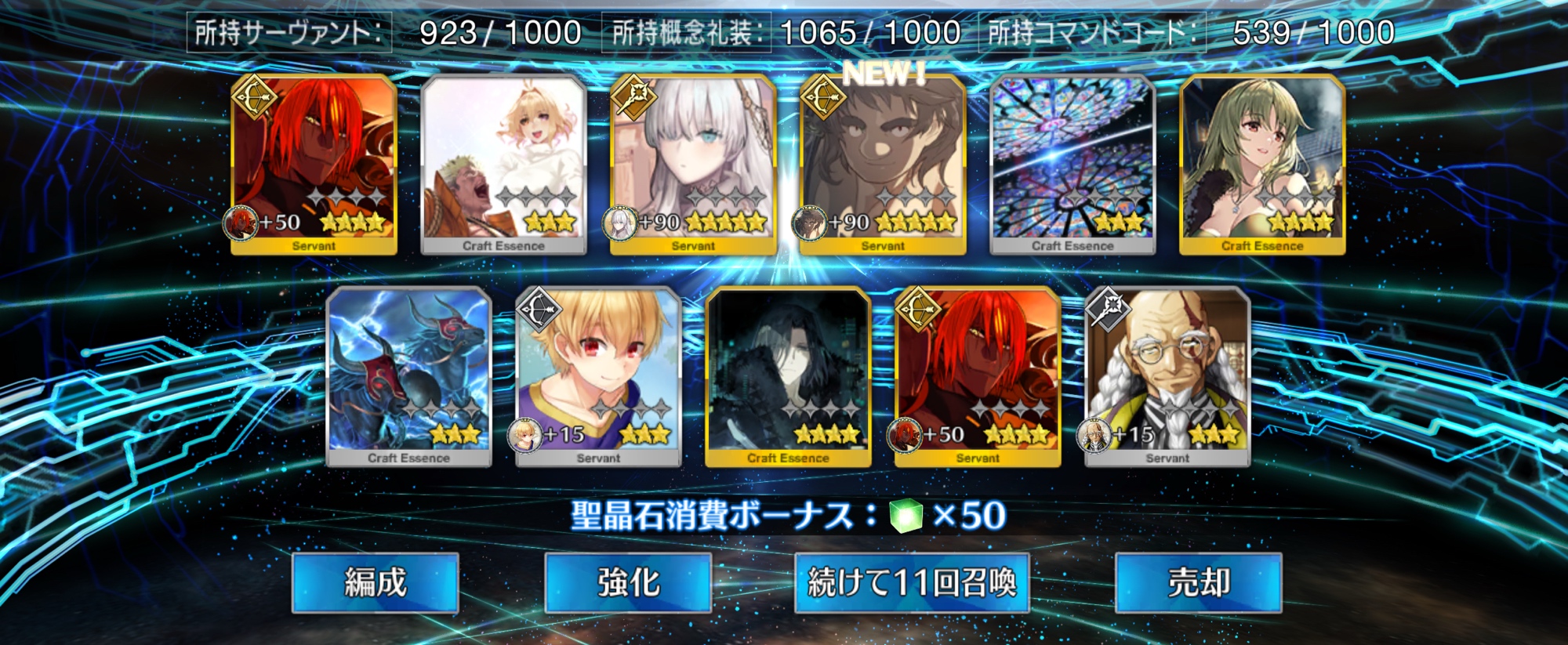View the blonde woman and laughing man card
Screen dimensions: 1568x645
[503, 164]
